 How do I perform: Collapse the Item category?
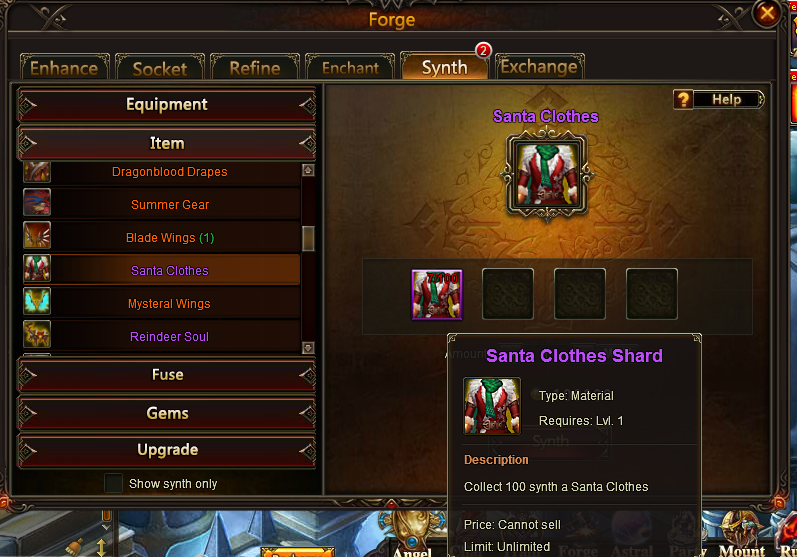tap(167, 143)
